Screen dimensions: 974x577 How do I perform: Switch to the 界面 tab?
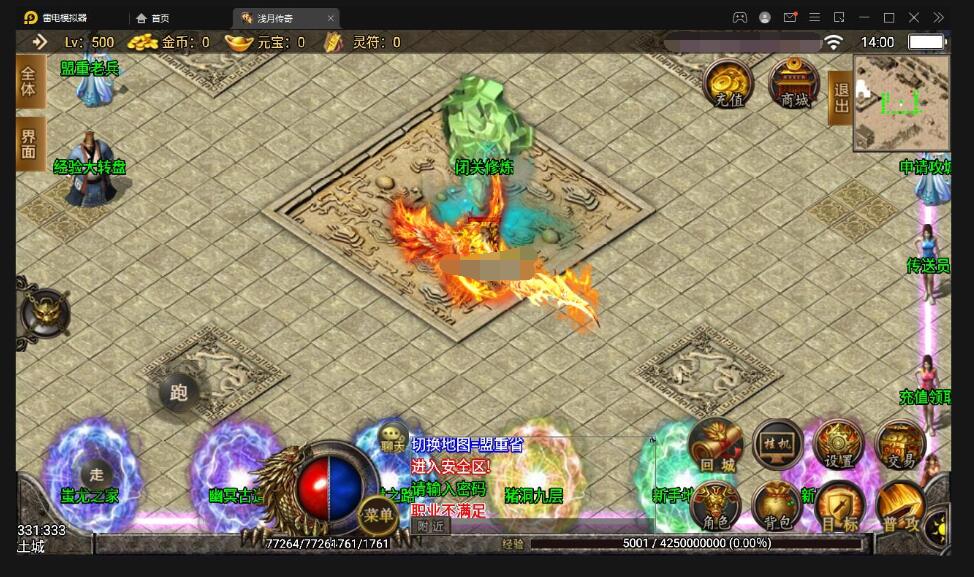pos(28,144)
